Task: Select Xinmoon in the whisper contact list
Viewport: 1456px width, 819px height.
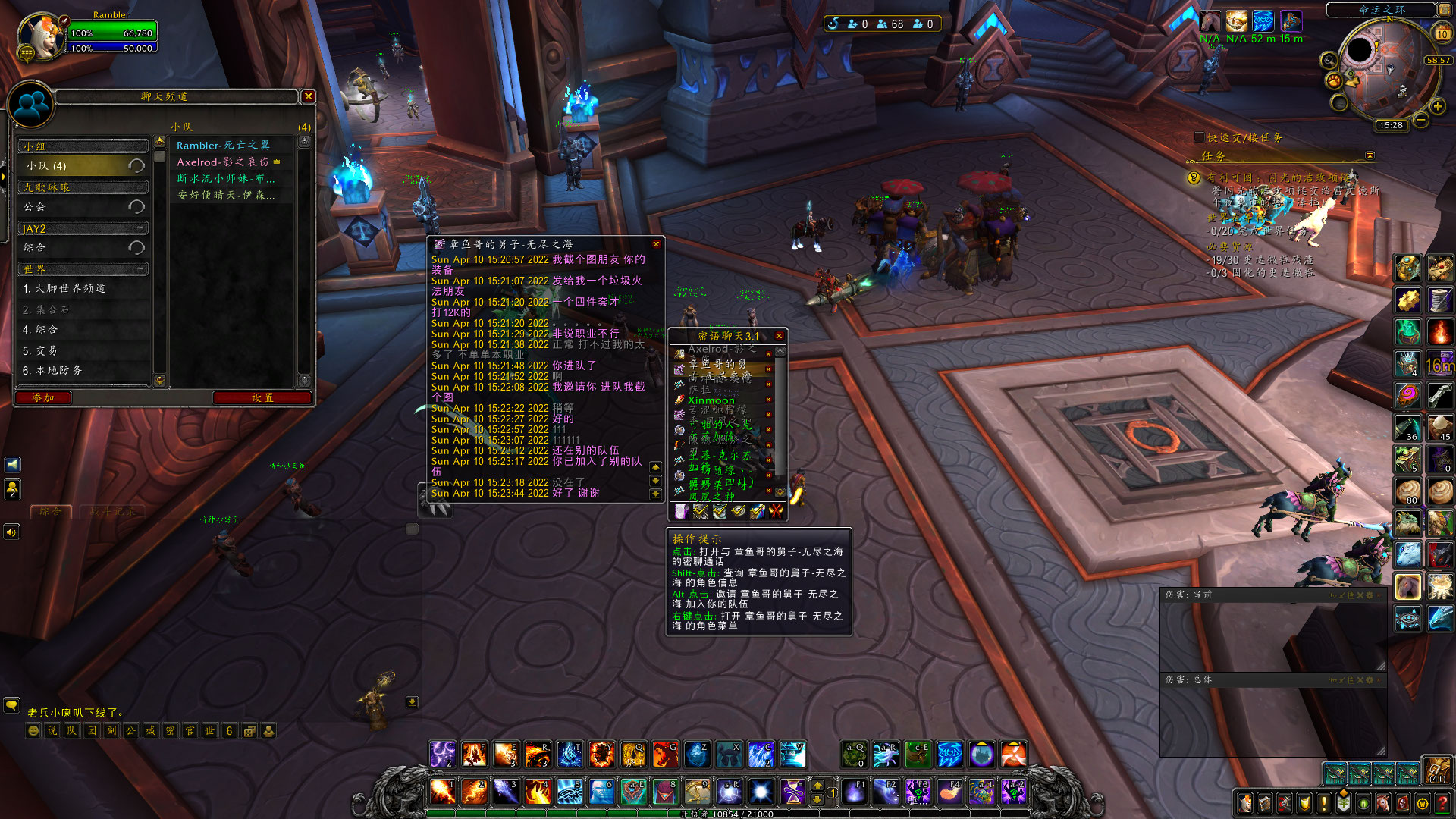Action: 713,400
